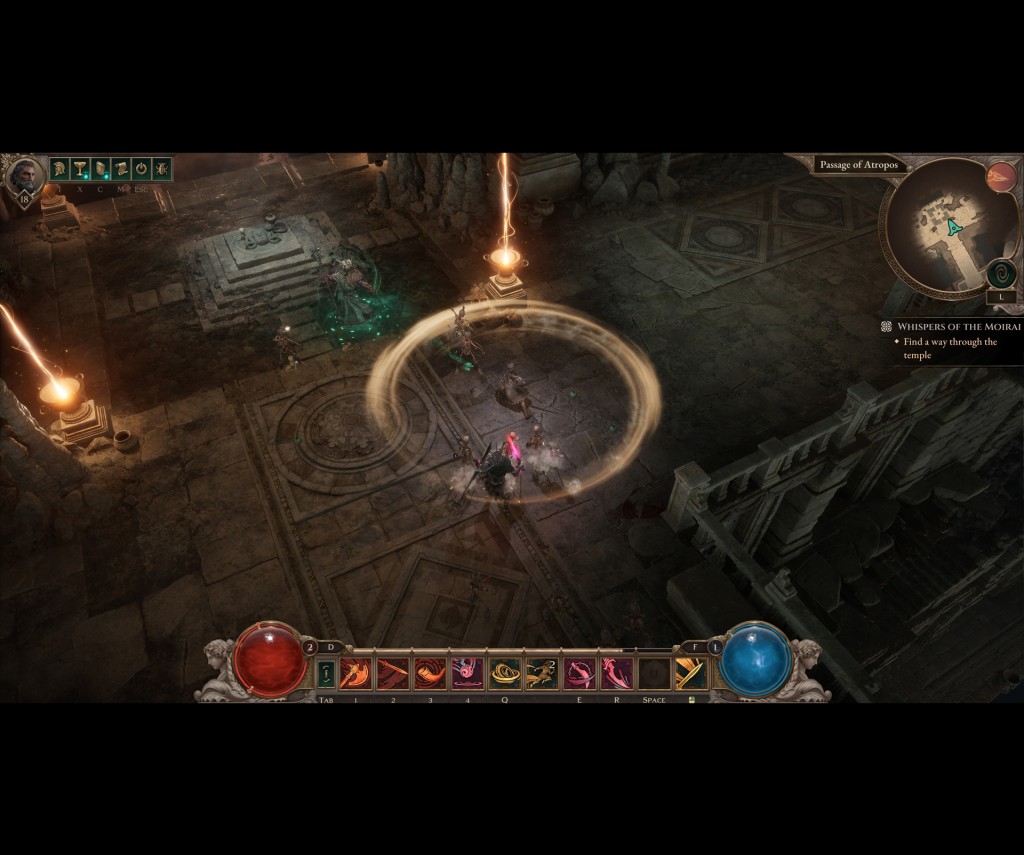Activate the war horn skill
The width and height of the screenshot is (1024, 855).
point(430,674)
